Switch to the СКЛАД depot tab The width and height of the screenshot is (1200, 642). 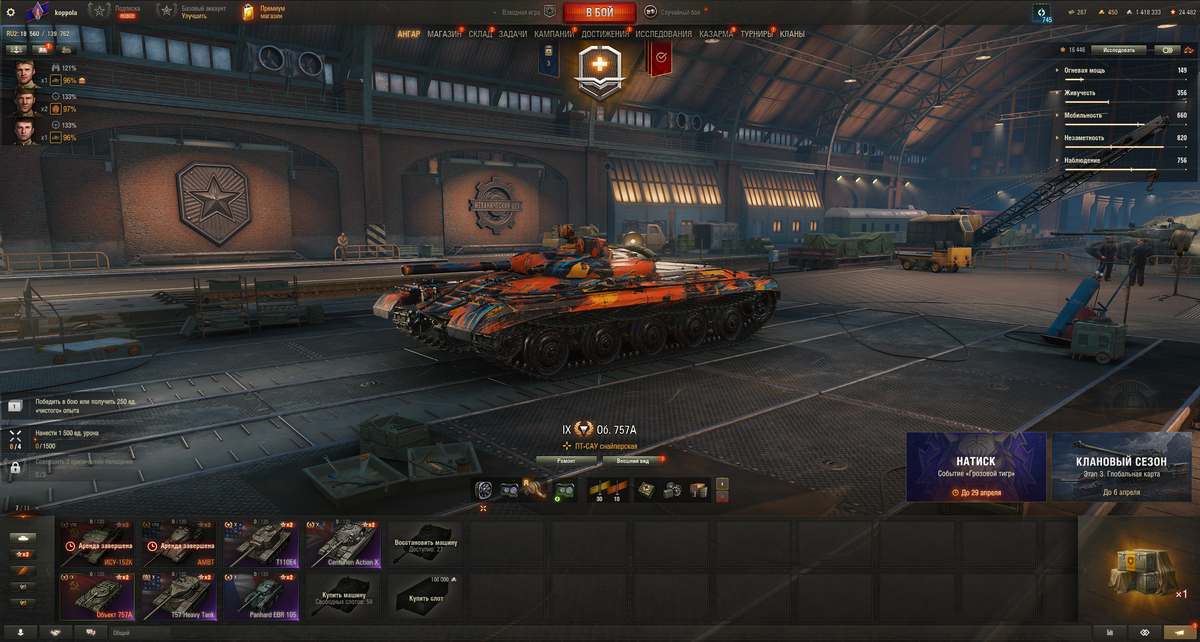pos(480,34)
